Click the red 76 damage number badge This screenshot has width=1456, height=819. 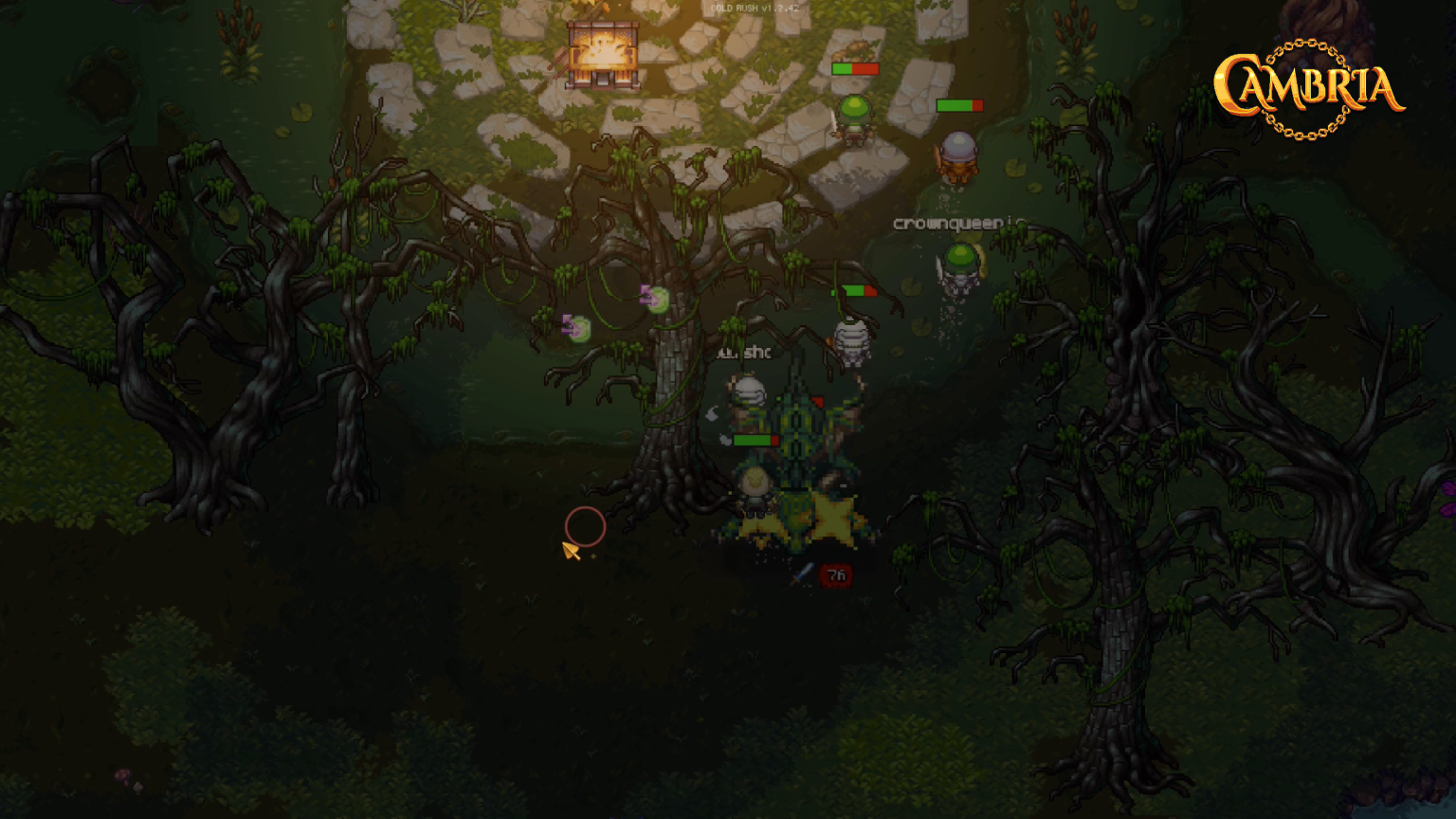tap(835, 575)
